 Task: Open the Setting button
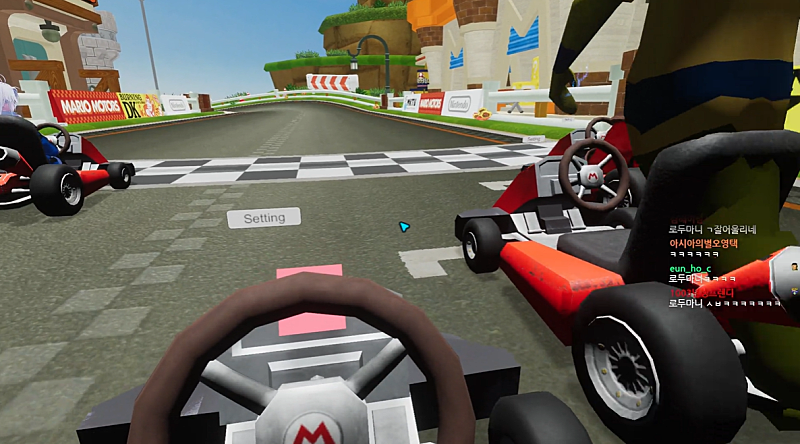point(264,217)
